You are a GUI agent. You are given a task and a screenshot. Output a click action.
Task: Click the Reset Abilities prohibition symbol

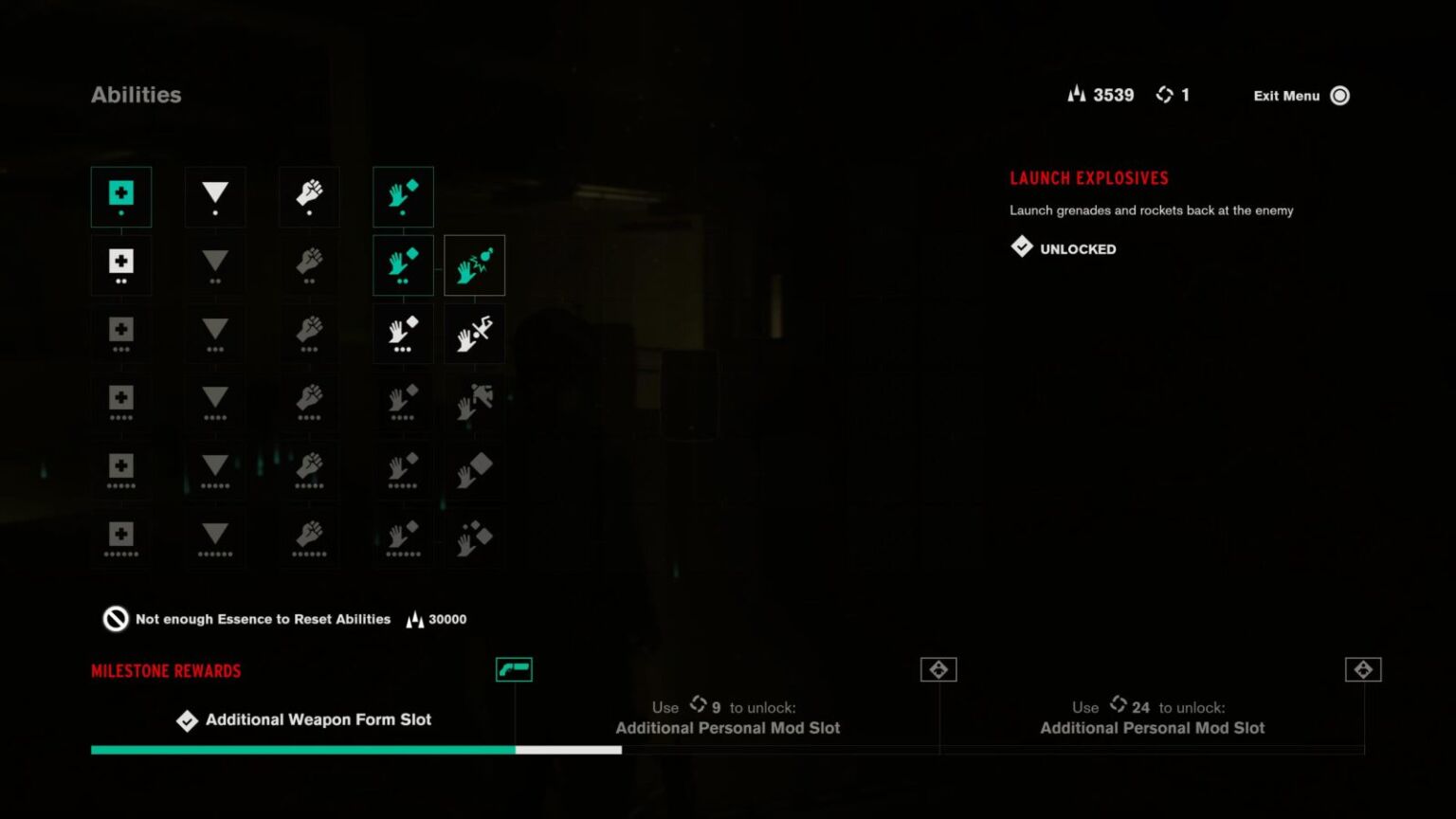(114, 619)
